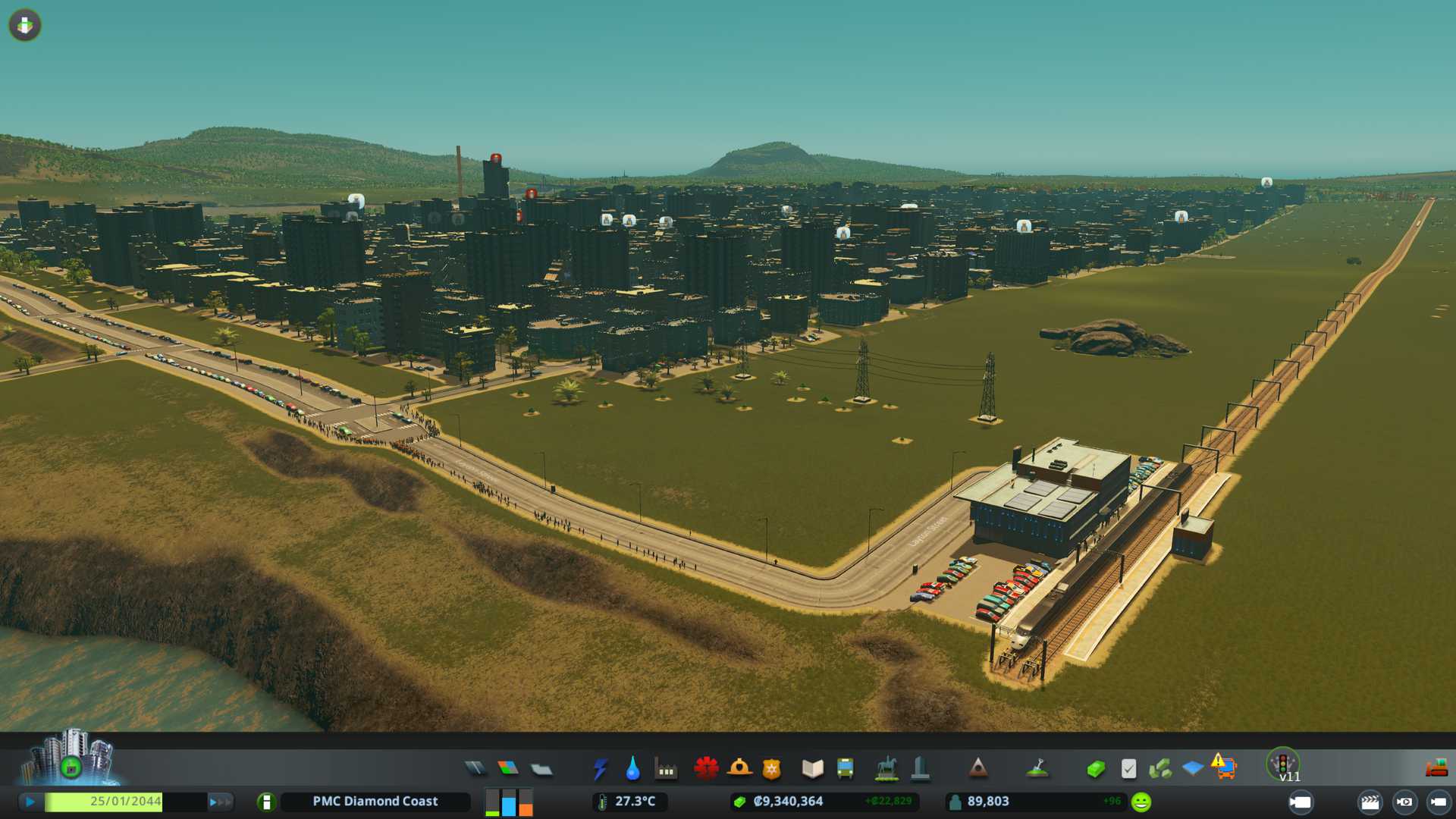Open the Water and Sewage droplet menu
The image size is (1456, 819).
pyautogui.click(x=632, y=769)
